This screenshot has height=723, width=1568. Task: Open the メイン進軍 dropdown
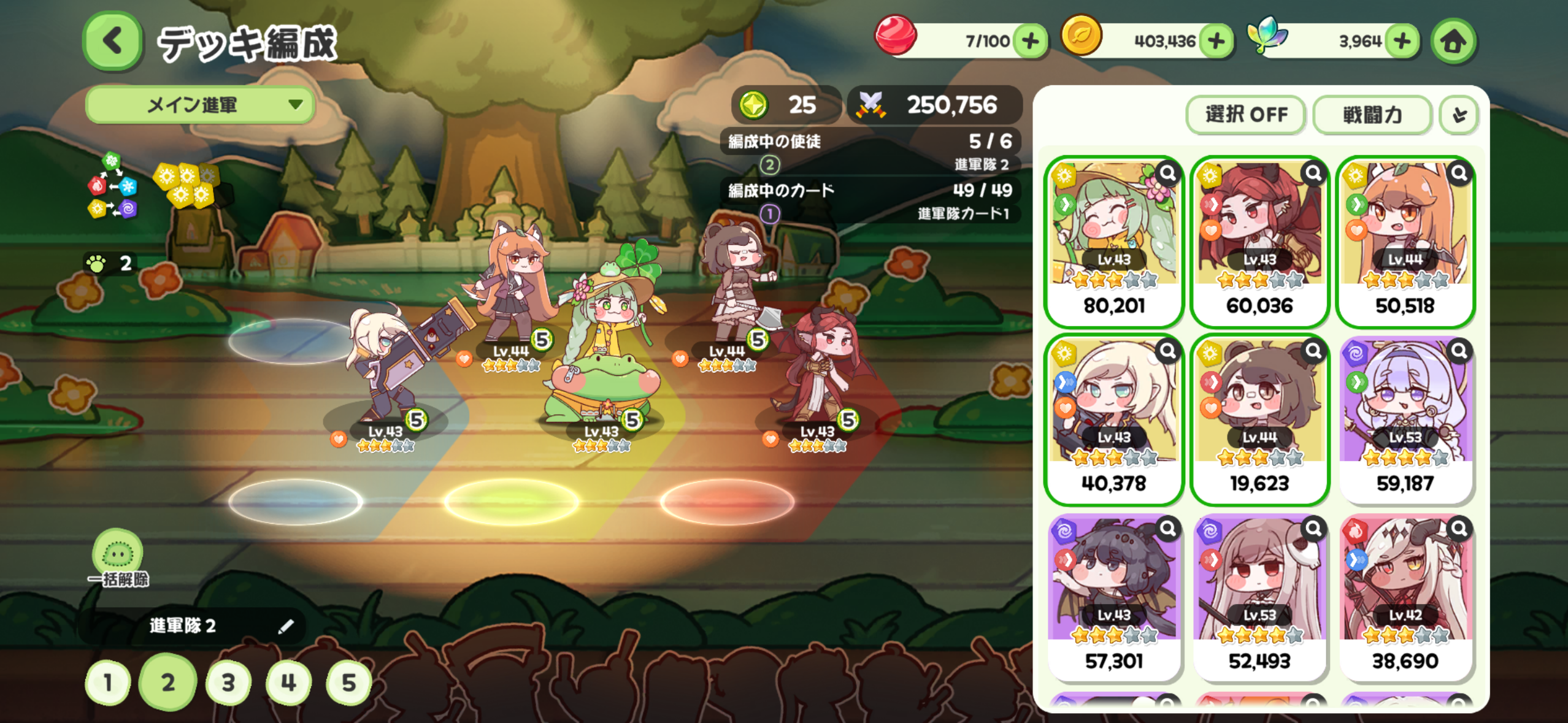click(x=200, y=105)
